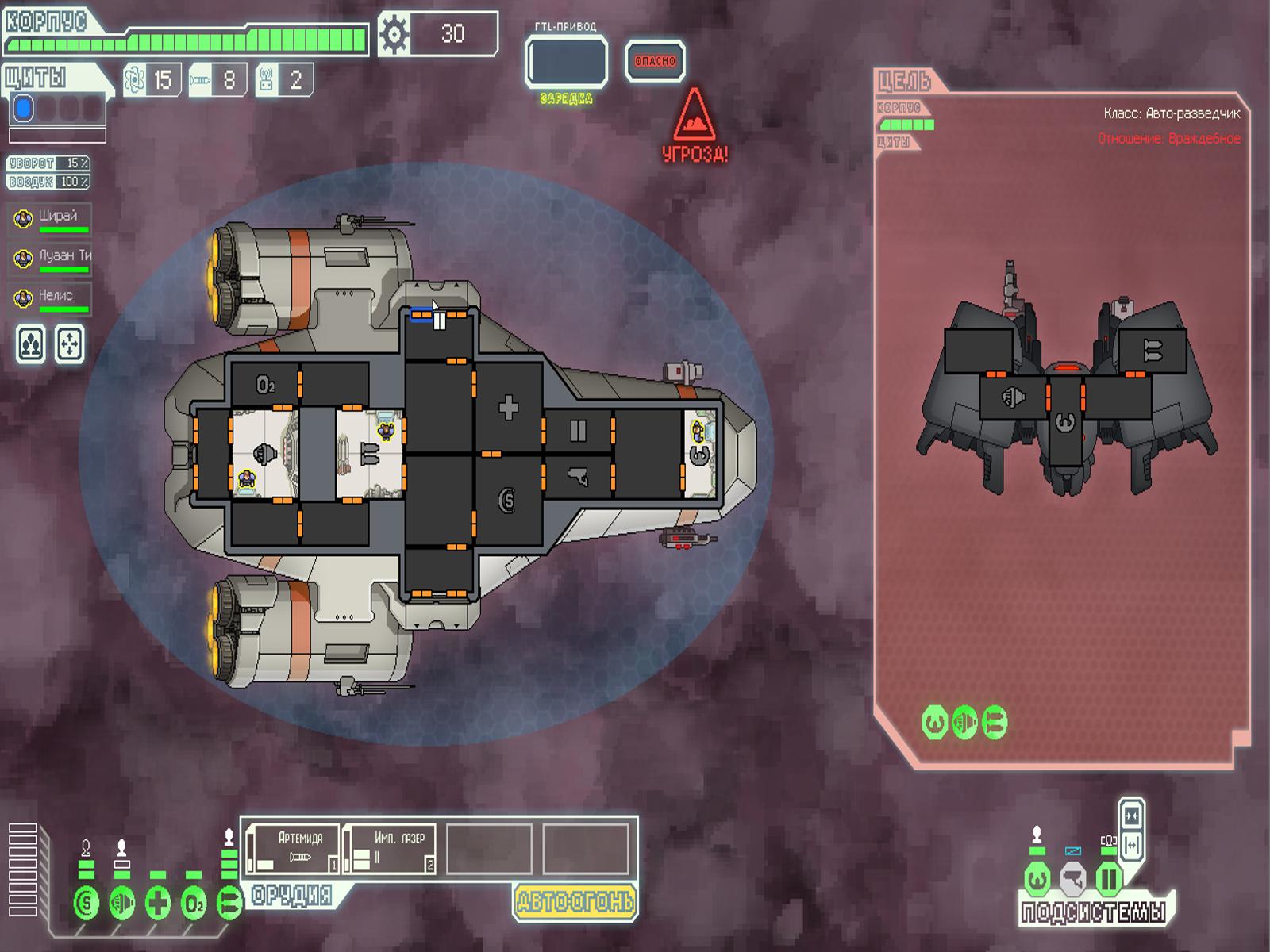This screenshot has width=1270, height=952.
Task: Click the grey sensors subsystem icon
Action: [x=1072, y=879]
